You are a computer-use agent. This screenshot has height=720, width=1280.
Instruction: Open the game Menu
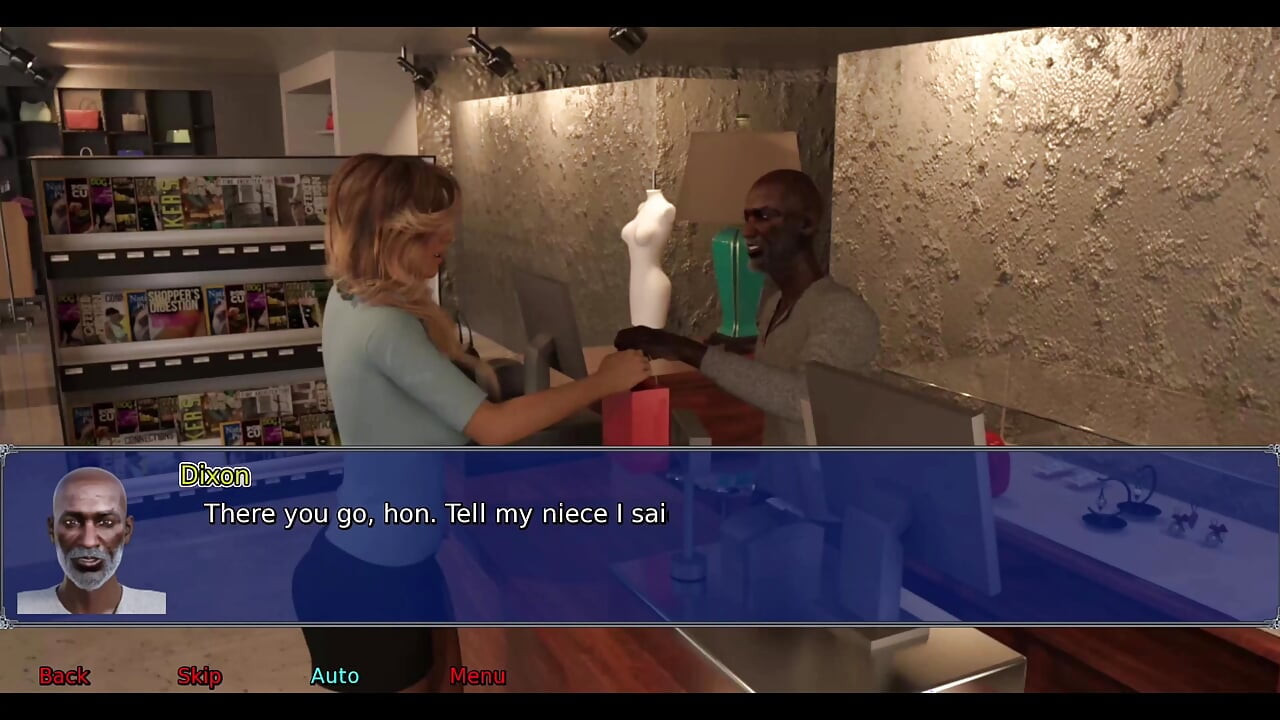(478, 676)
